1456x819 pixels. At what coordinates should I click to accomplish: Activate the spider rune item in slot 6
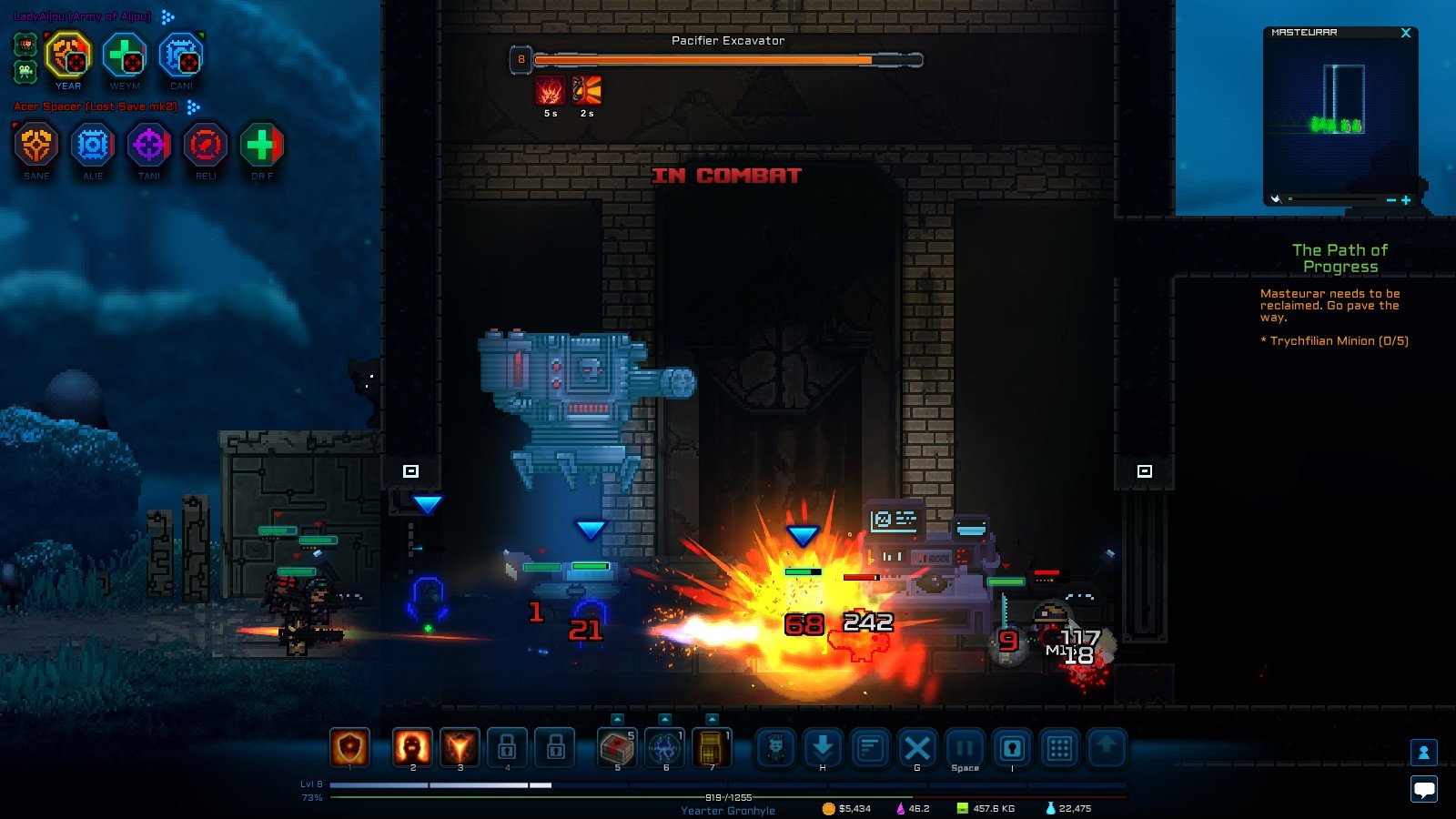[664, 748]
